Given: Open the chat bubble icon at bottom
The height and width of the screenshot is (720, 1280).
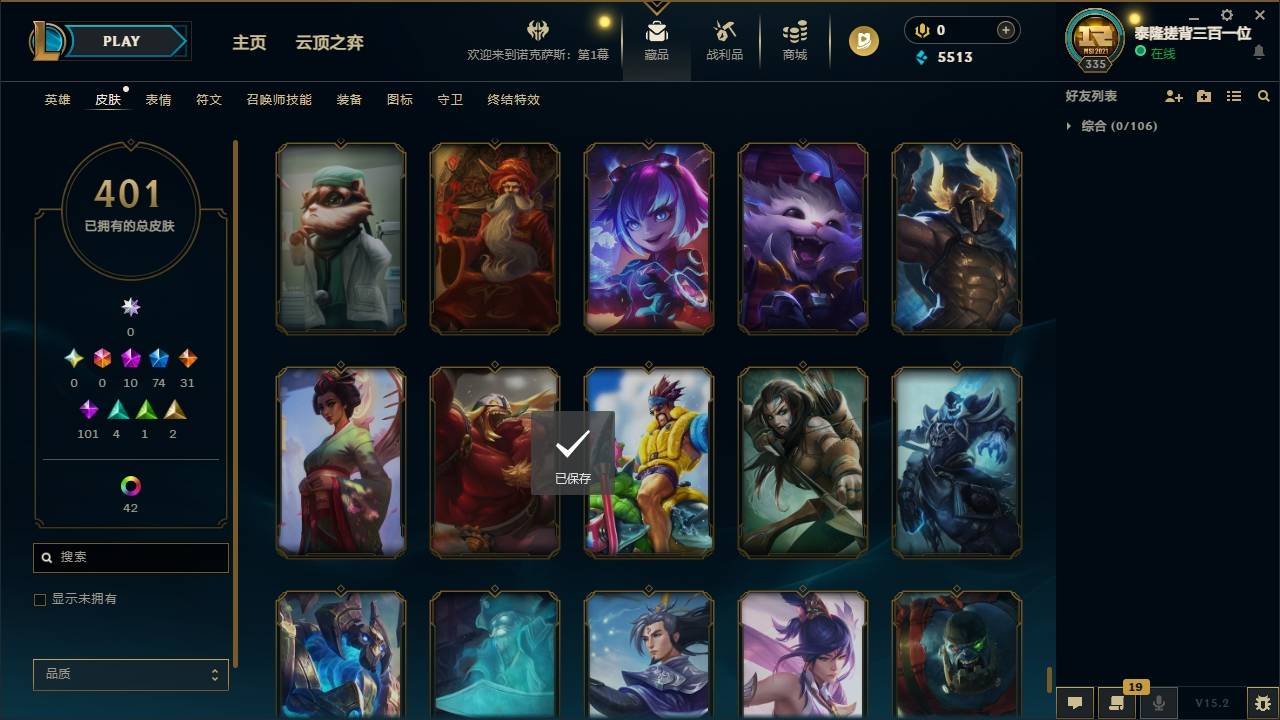Looking at the screenshot, I should coord(1074,703).
